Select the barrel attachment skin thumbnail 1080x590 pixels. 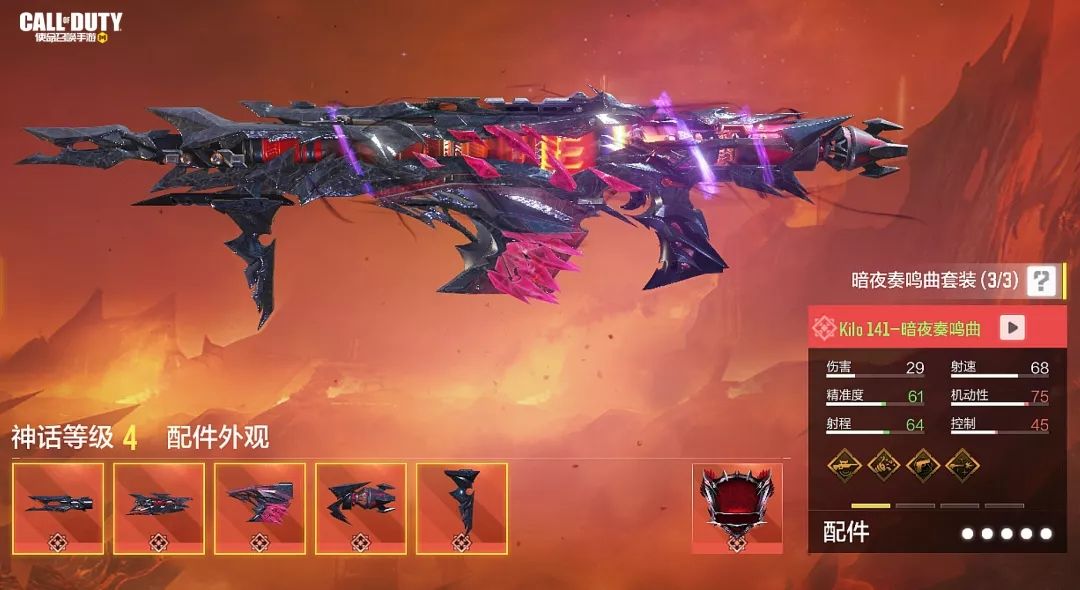pos(58,508)
